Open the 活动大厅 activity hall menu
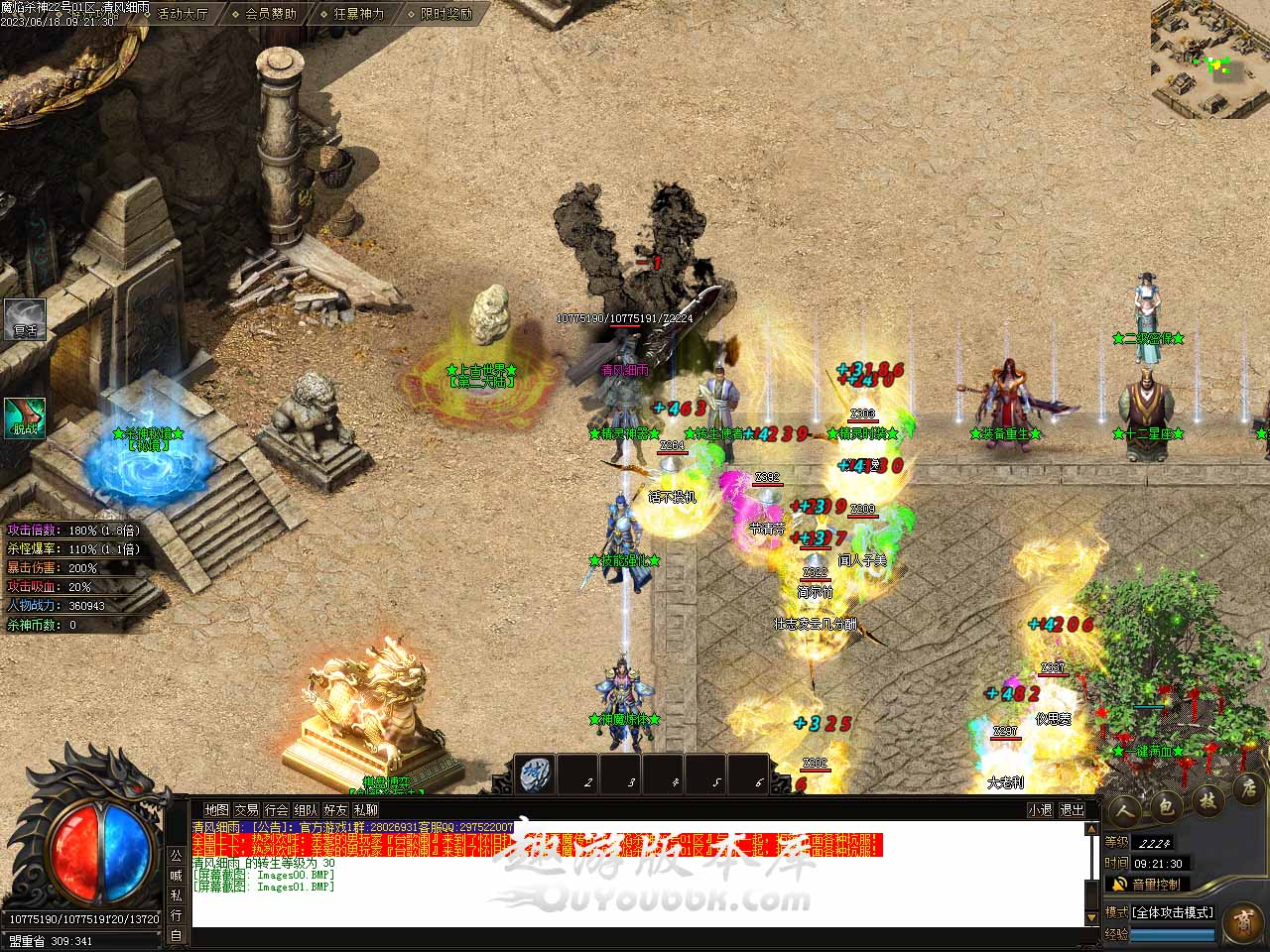 [x=182, y=14]
